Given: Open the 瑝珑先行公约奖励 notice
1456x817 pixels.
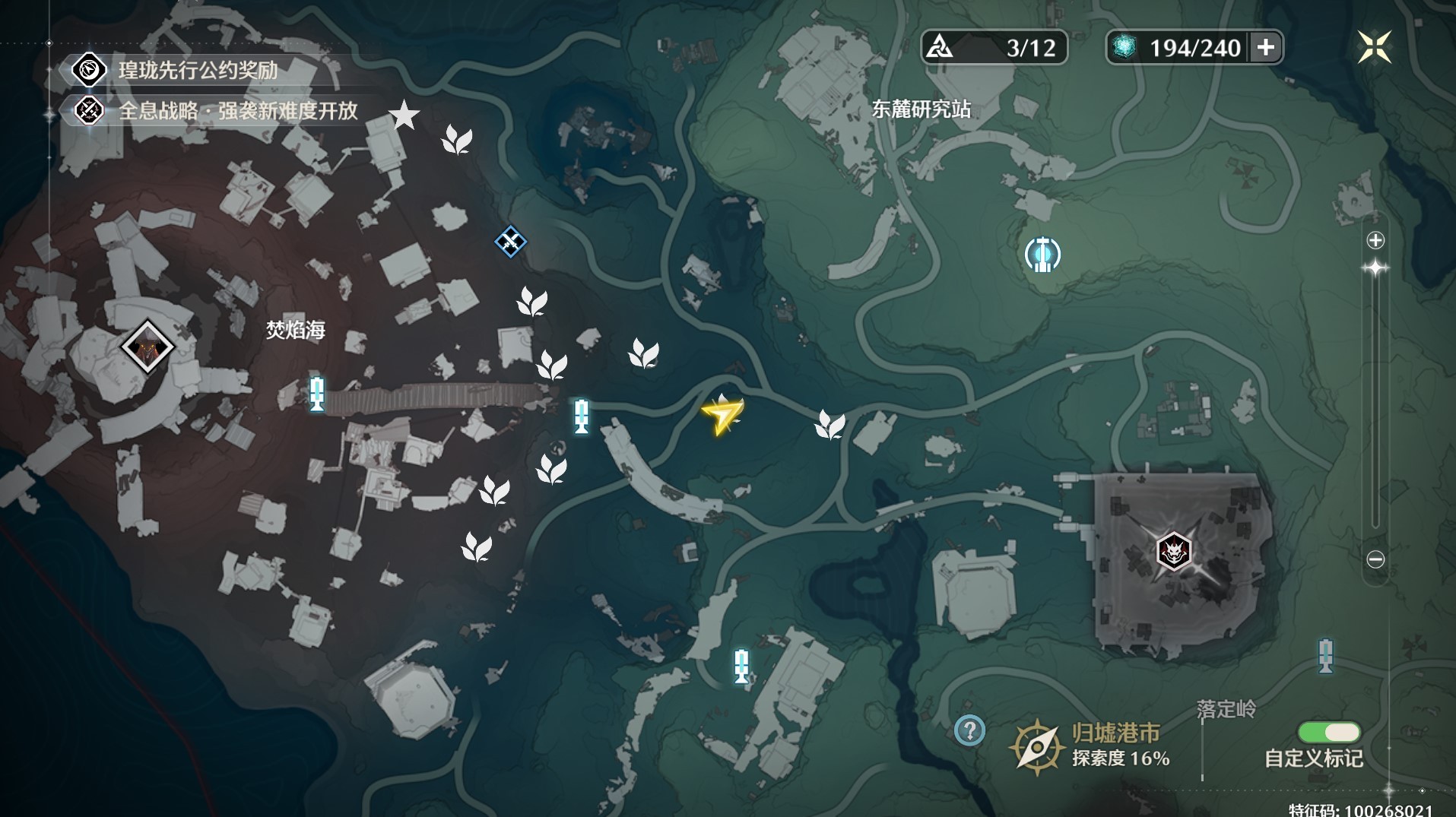Looking at the screenshot, I should pyautogui.click(x=198, y=71).
